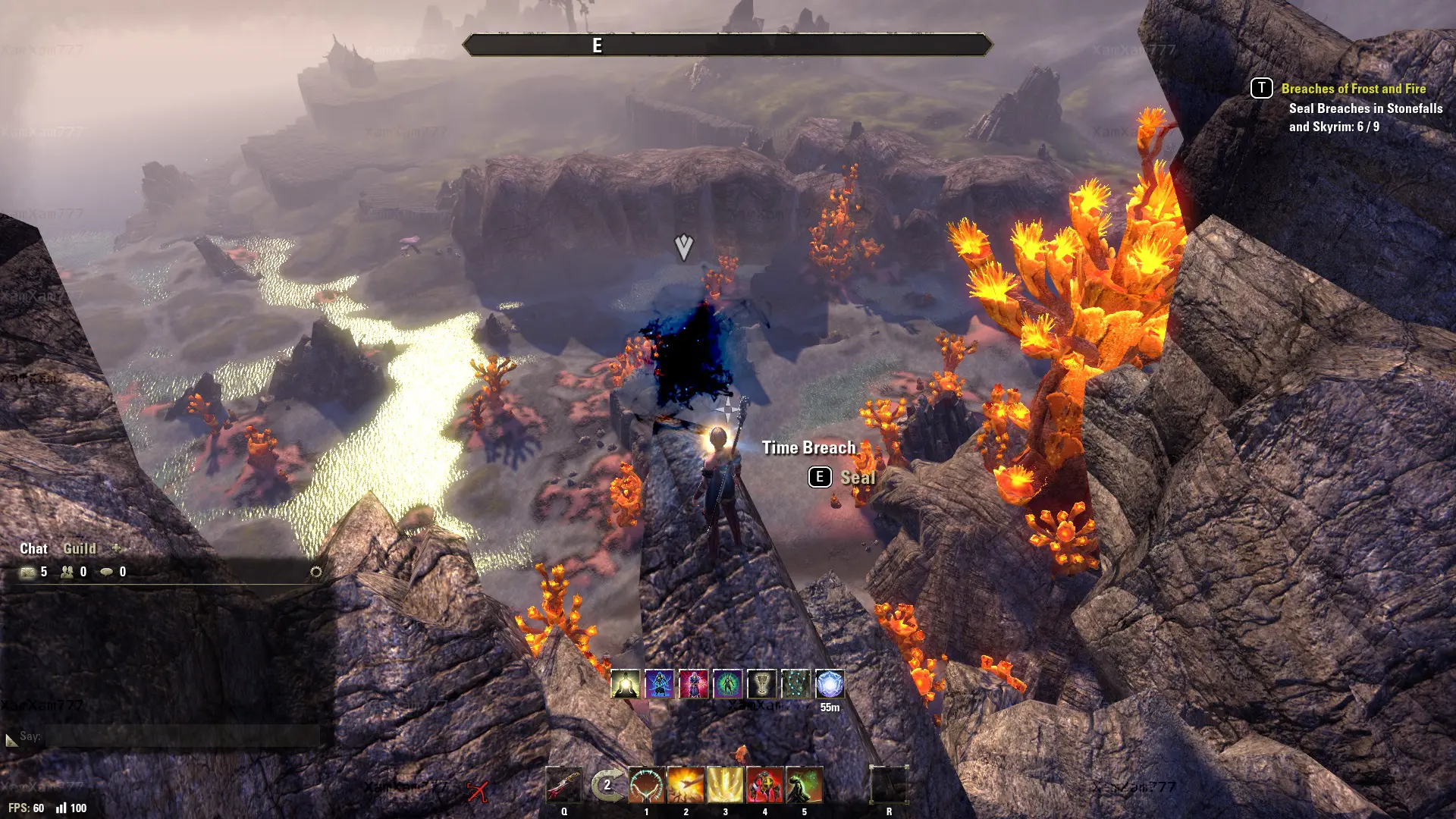Open the friends list icon
The image size is (1456, 819).
click(67, 572)
